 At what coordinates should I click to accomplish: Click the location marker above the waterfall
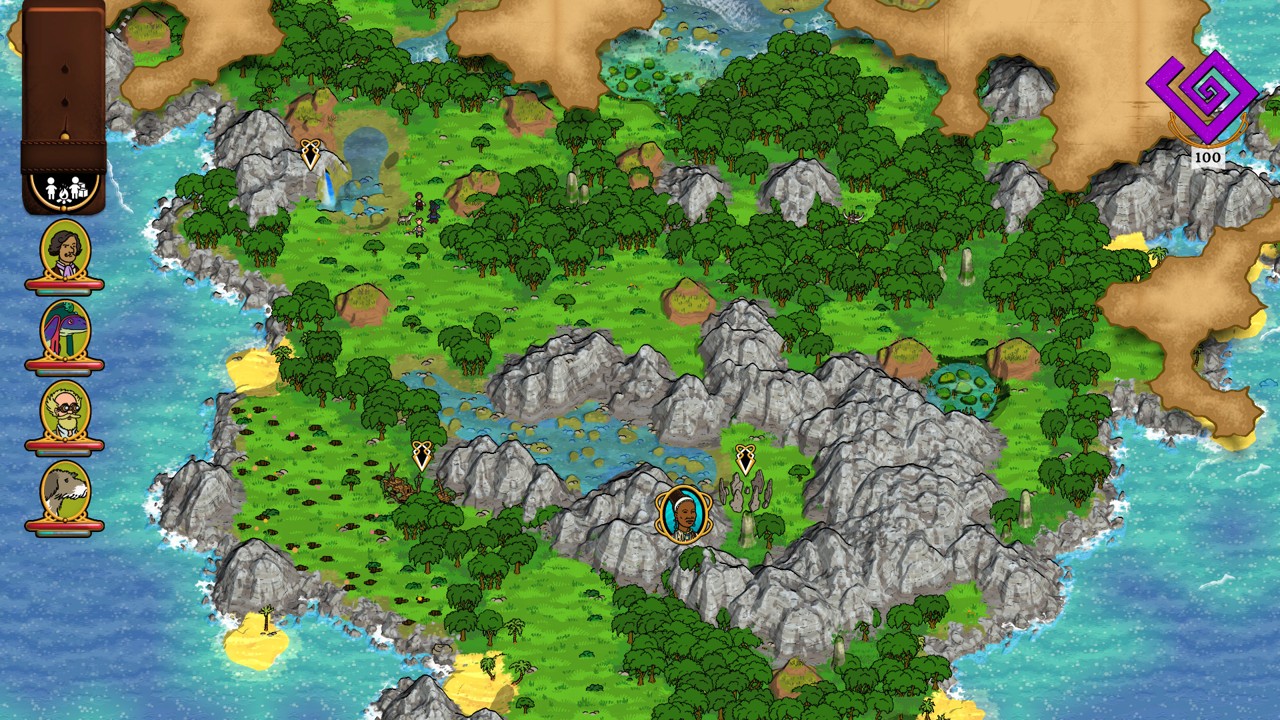(x=311, y=153)
